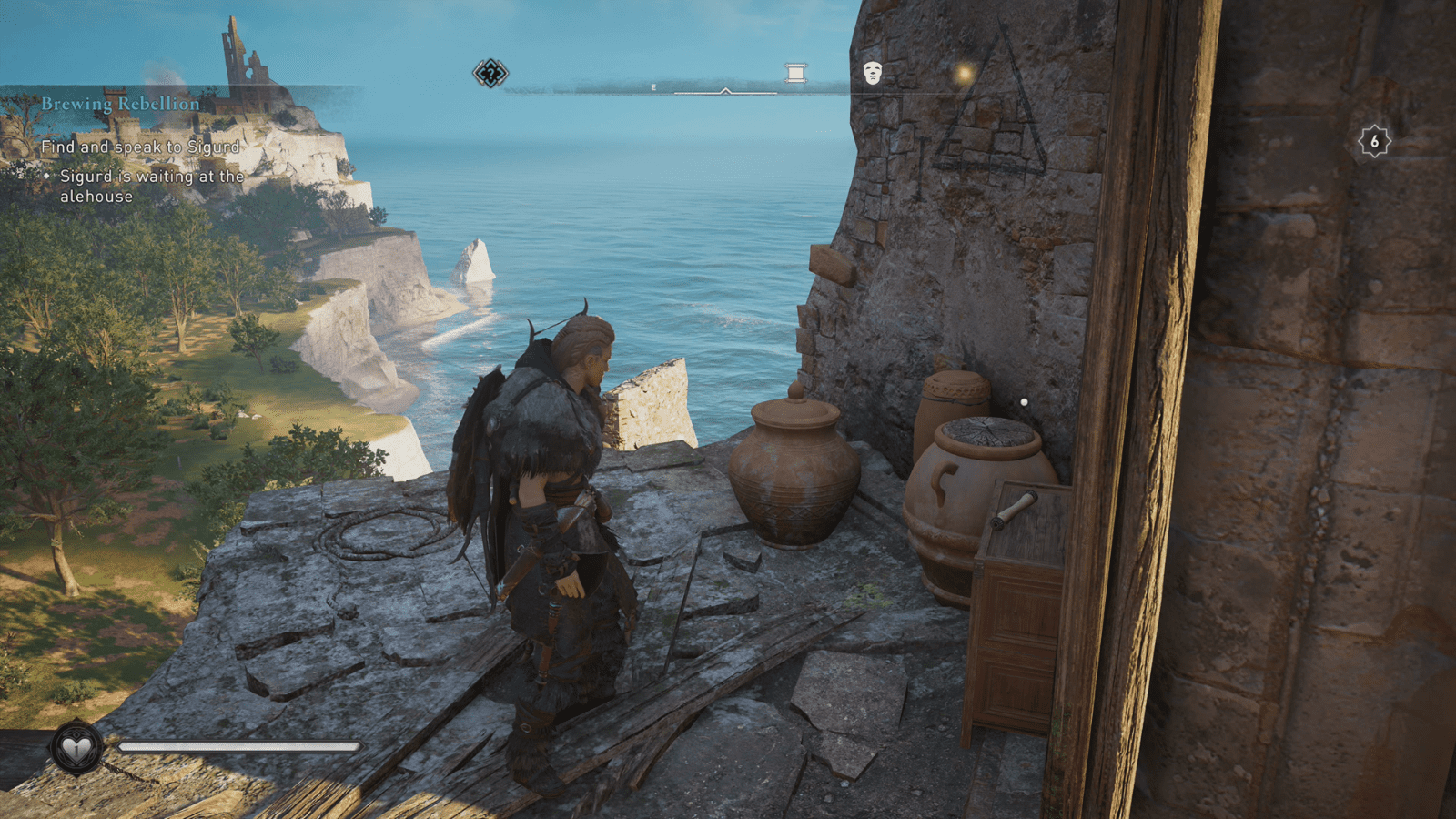Click the white mask distrust icon near the compass

pos(872,73)
